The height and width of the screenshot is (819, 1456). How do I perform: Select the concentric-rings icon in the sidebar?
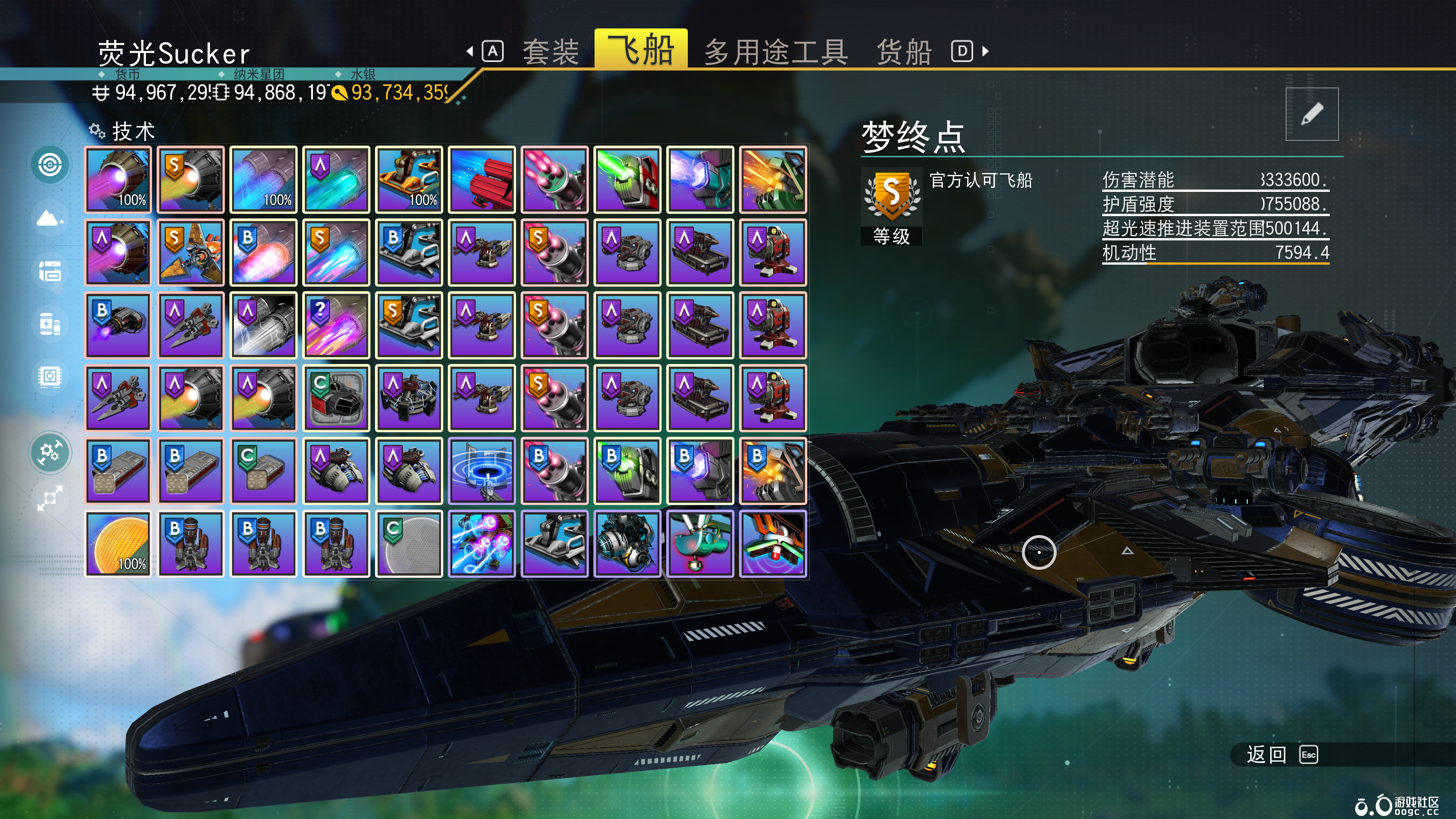coord(50,165)
